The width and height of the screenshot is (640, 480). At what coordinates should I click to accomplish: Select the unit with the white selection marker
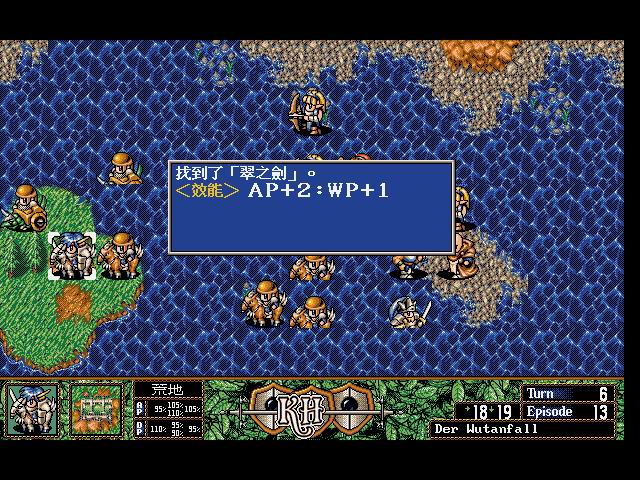71,255
